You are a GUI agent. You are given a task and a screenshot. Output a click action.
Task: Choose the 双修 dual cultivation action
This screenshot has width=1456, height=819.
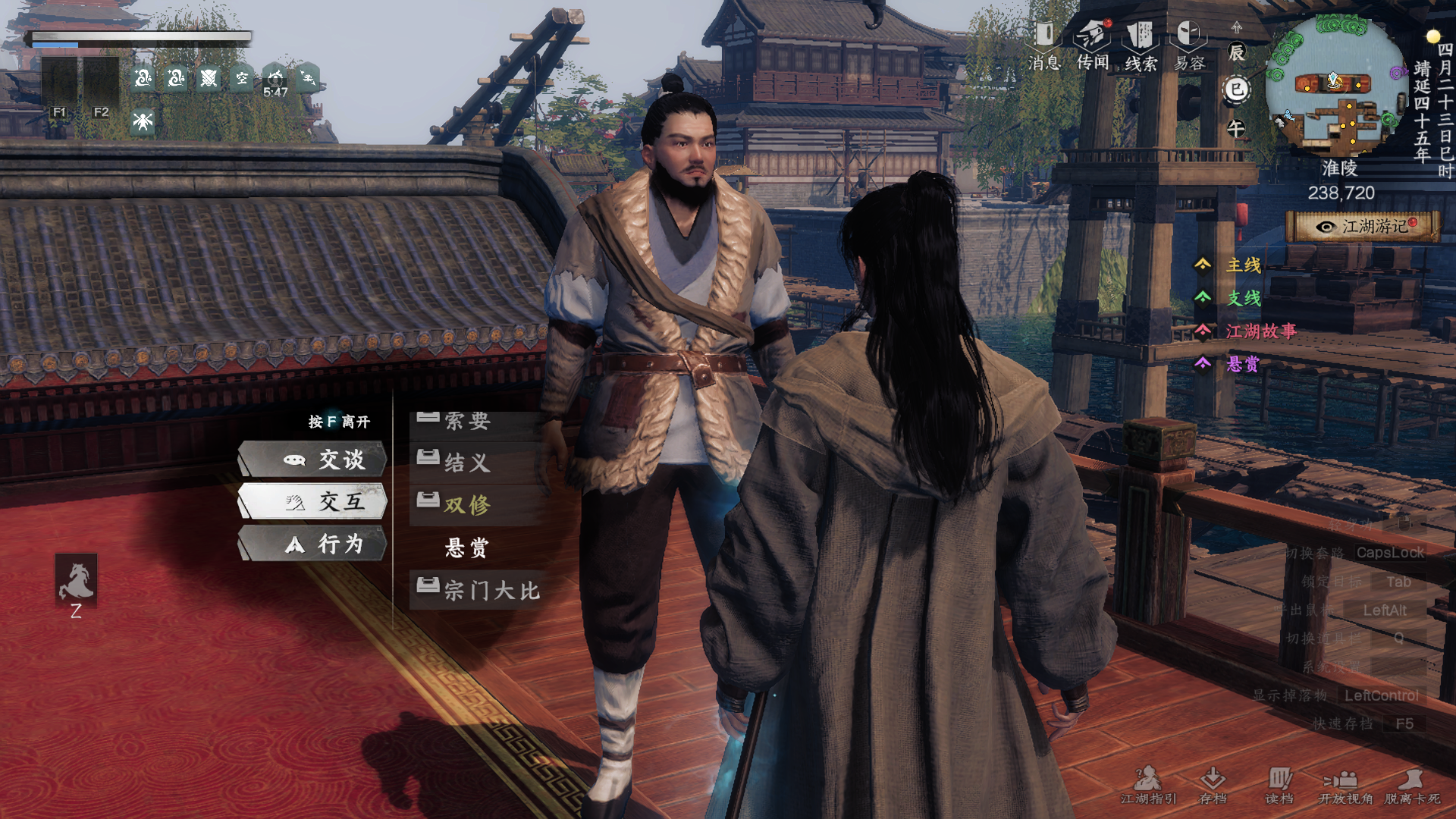[x=467, y=505]
